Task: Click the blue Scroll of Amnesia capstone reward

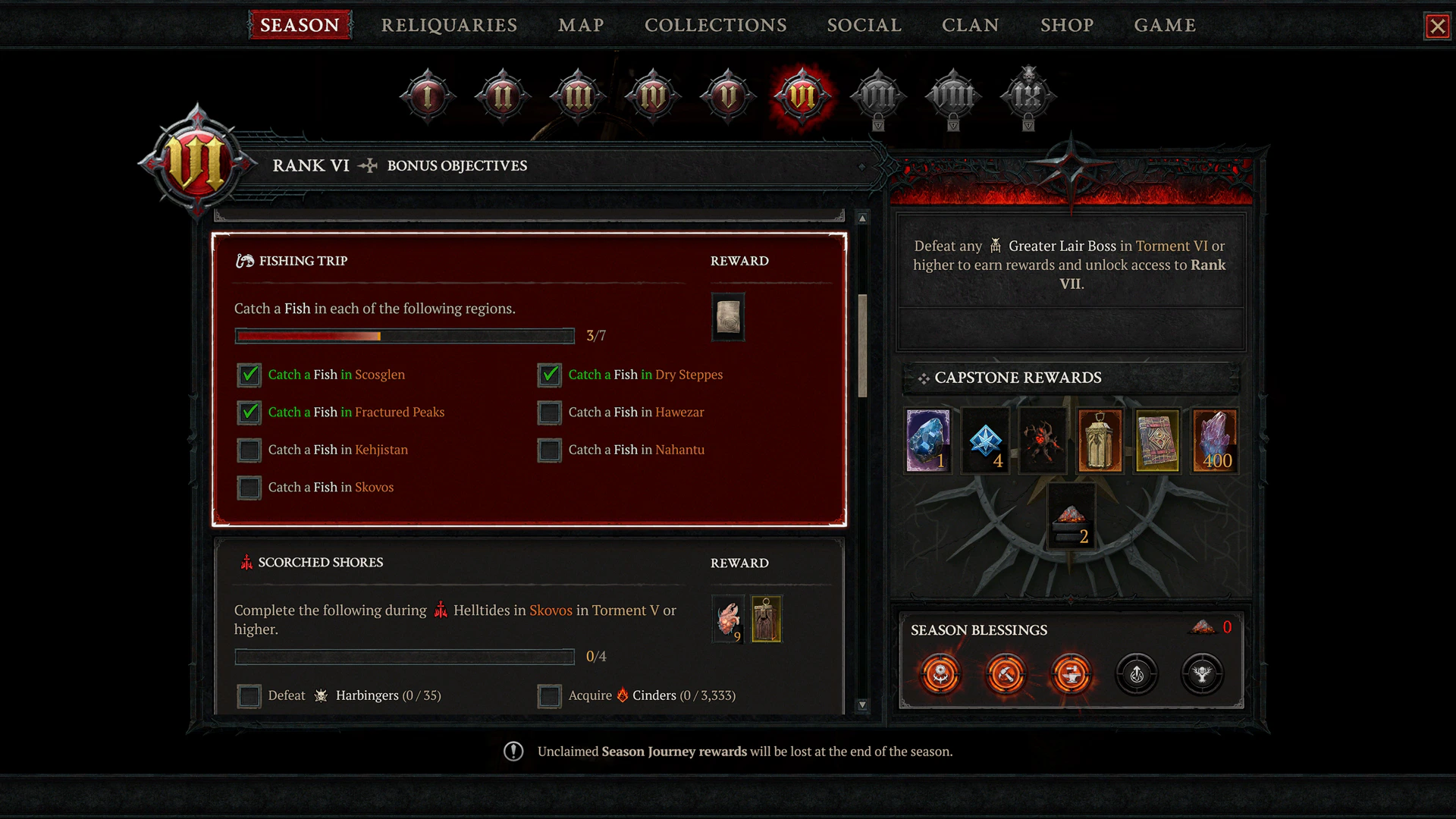Action: coord(985,440)
